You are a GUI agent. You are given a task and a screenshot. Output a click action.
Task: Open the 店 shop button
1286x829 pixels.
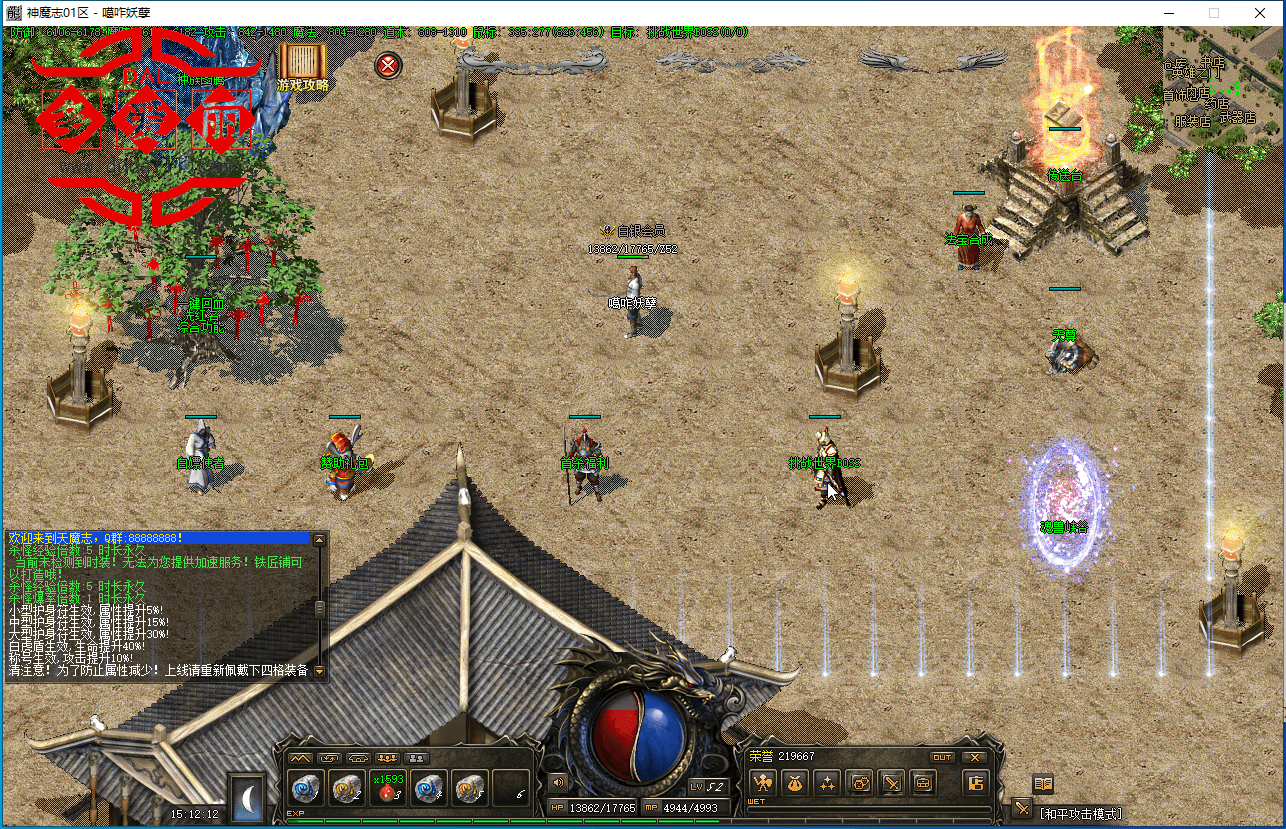tap(974, 782)
